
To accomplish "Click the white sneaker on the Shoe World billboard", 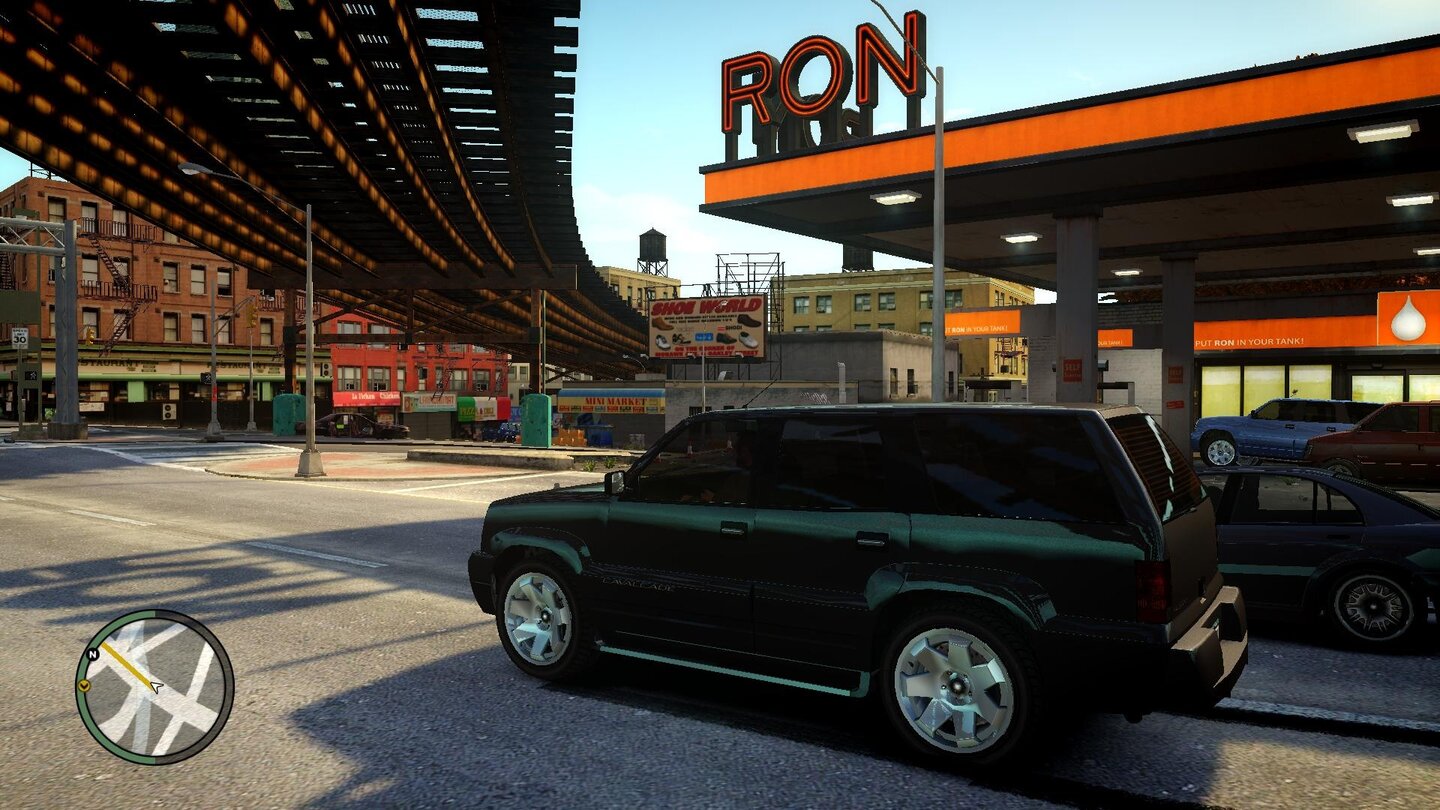I will pos(748,339).
